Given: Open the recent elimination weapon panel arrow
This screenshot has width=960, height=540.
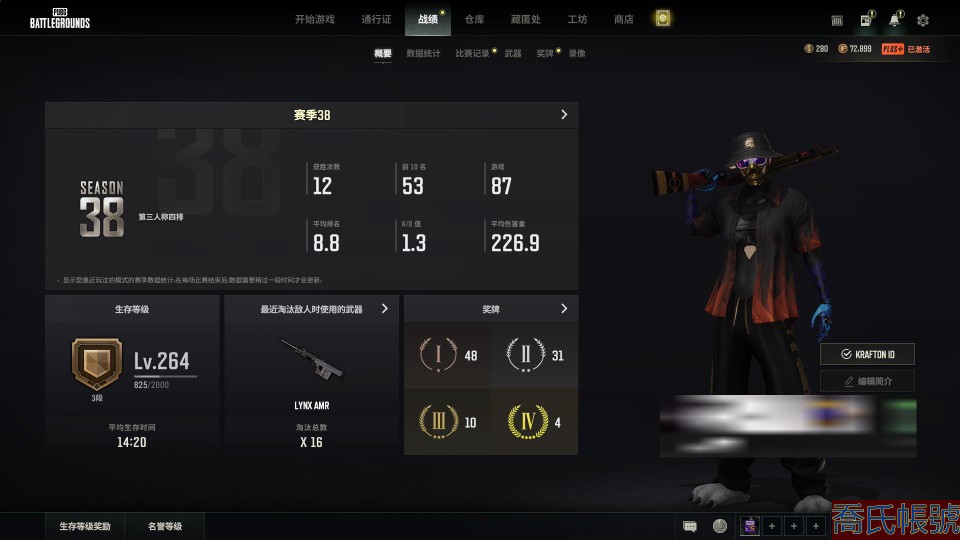Looking at the screenshot, I should [385, 309].
